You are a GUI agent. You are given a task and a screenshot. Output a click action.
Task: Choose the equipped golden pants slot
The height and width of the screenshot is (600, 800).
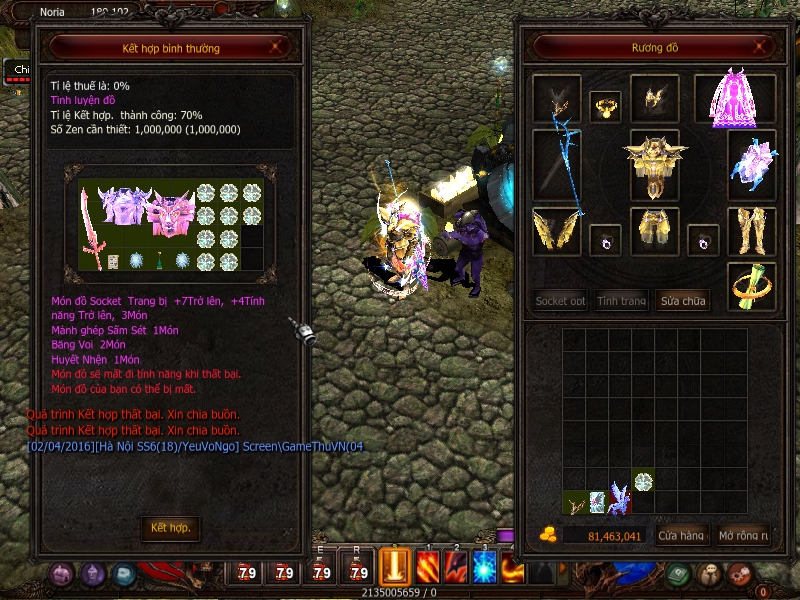click(654, 231)
